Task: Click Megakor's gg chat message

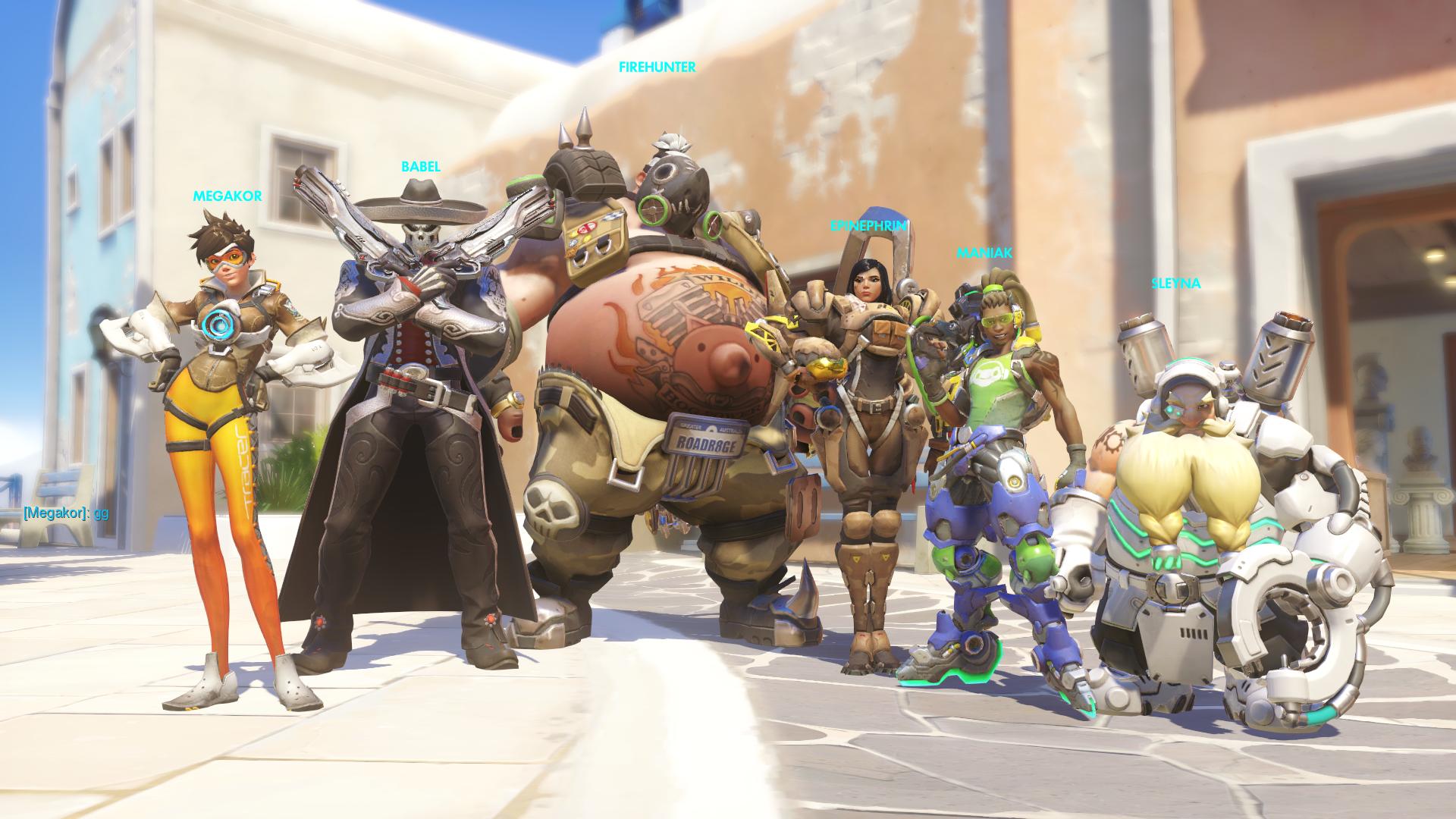Action: tap(65, 513)
